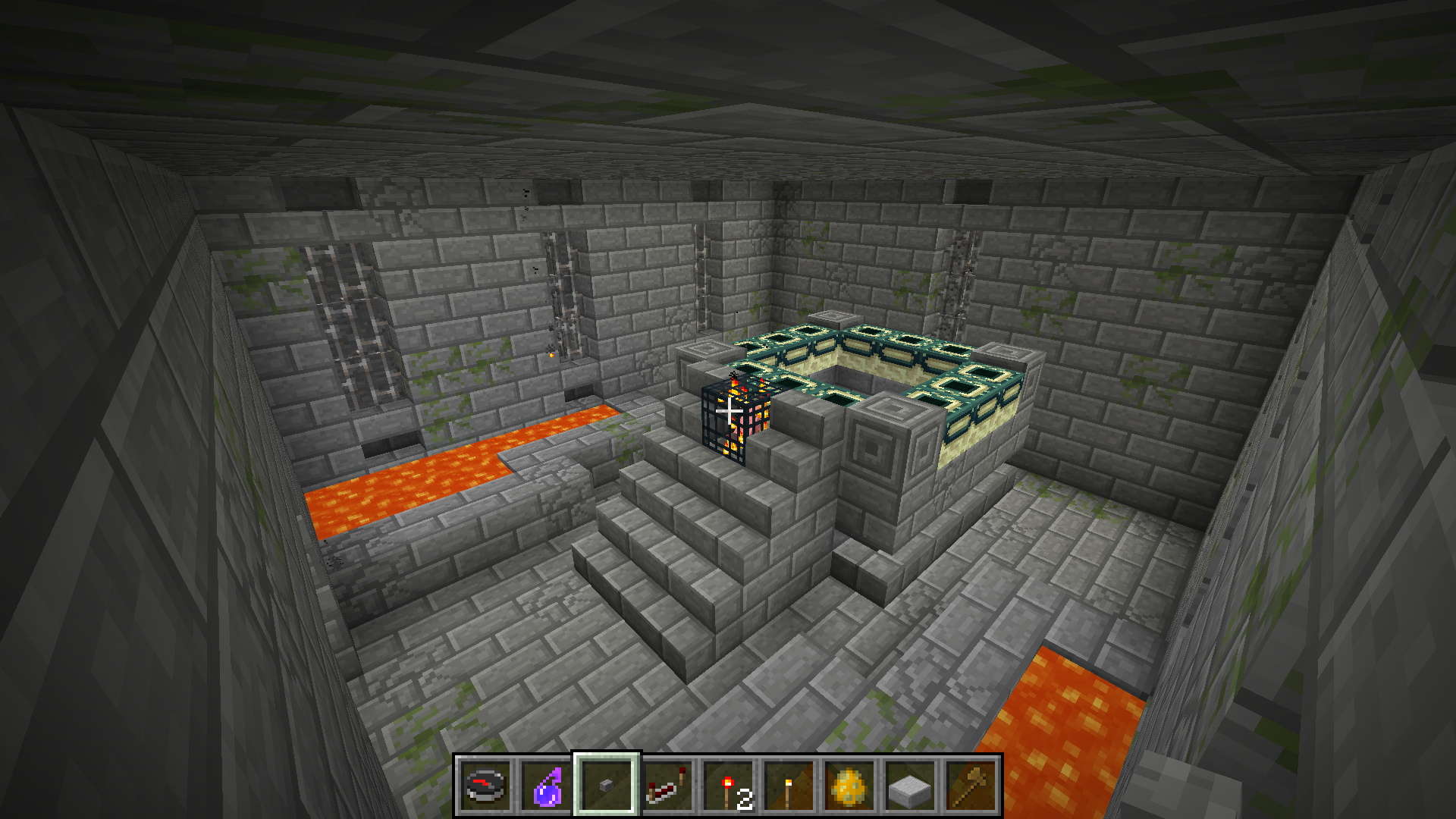Select the stone slab slot
This screenshot has width=1456, height=819.
[910, 786]
